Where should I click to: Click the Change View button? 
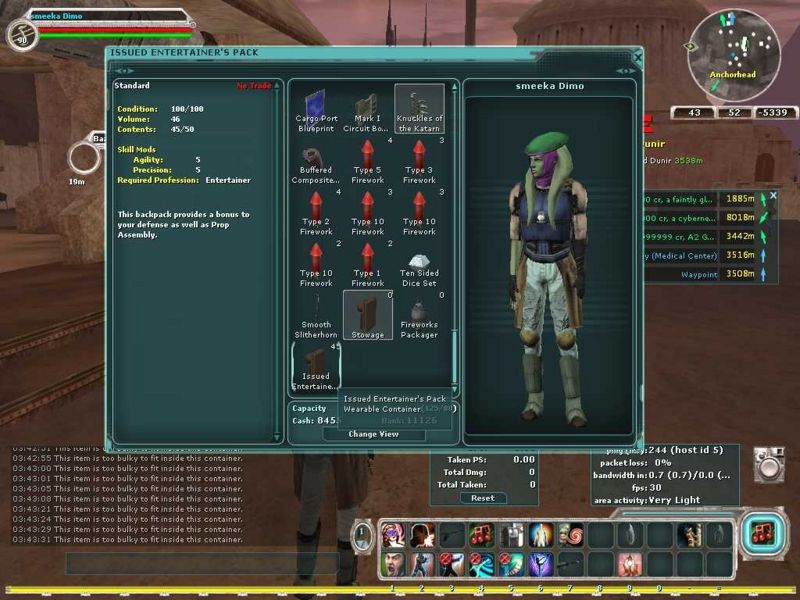click(373, 434)
